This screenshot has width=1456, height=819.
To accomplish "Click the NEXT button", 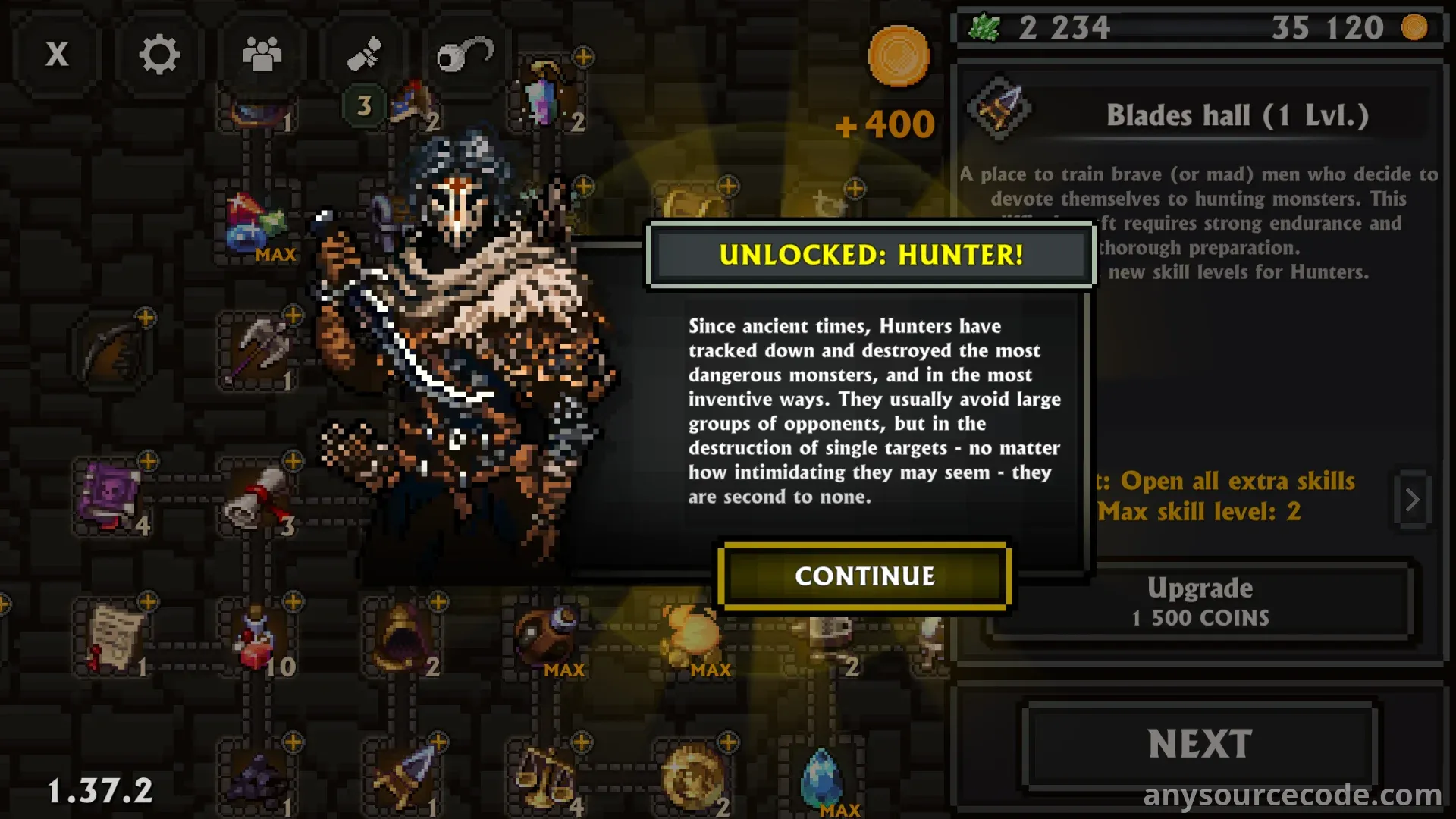I will 1200,744.
